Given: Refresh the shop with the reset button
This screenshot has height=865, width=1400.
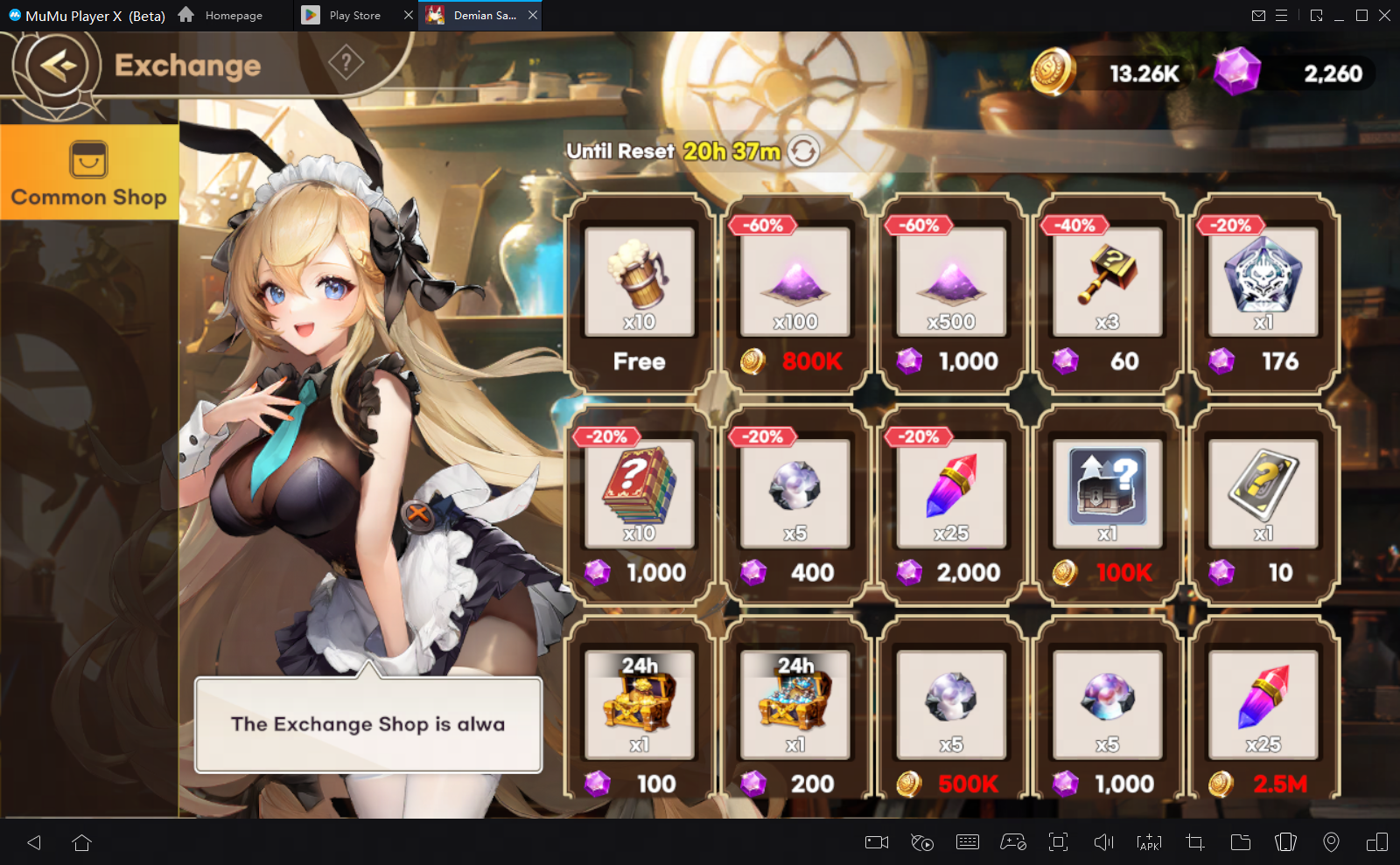Looking at the screenshot, I should coord(803,151).
